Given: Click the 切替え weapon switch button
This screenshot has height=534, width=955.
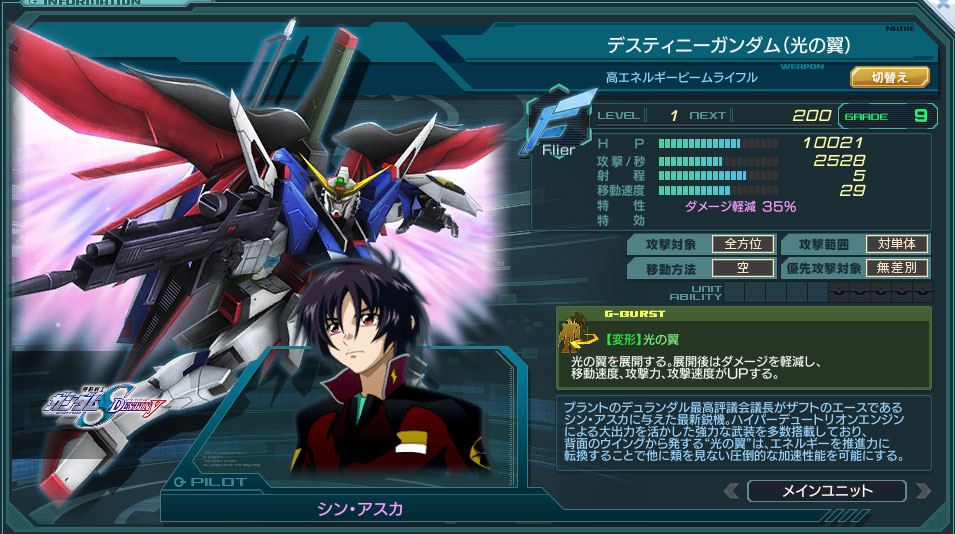Looking at the screenshot, I should (890, 77).
